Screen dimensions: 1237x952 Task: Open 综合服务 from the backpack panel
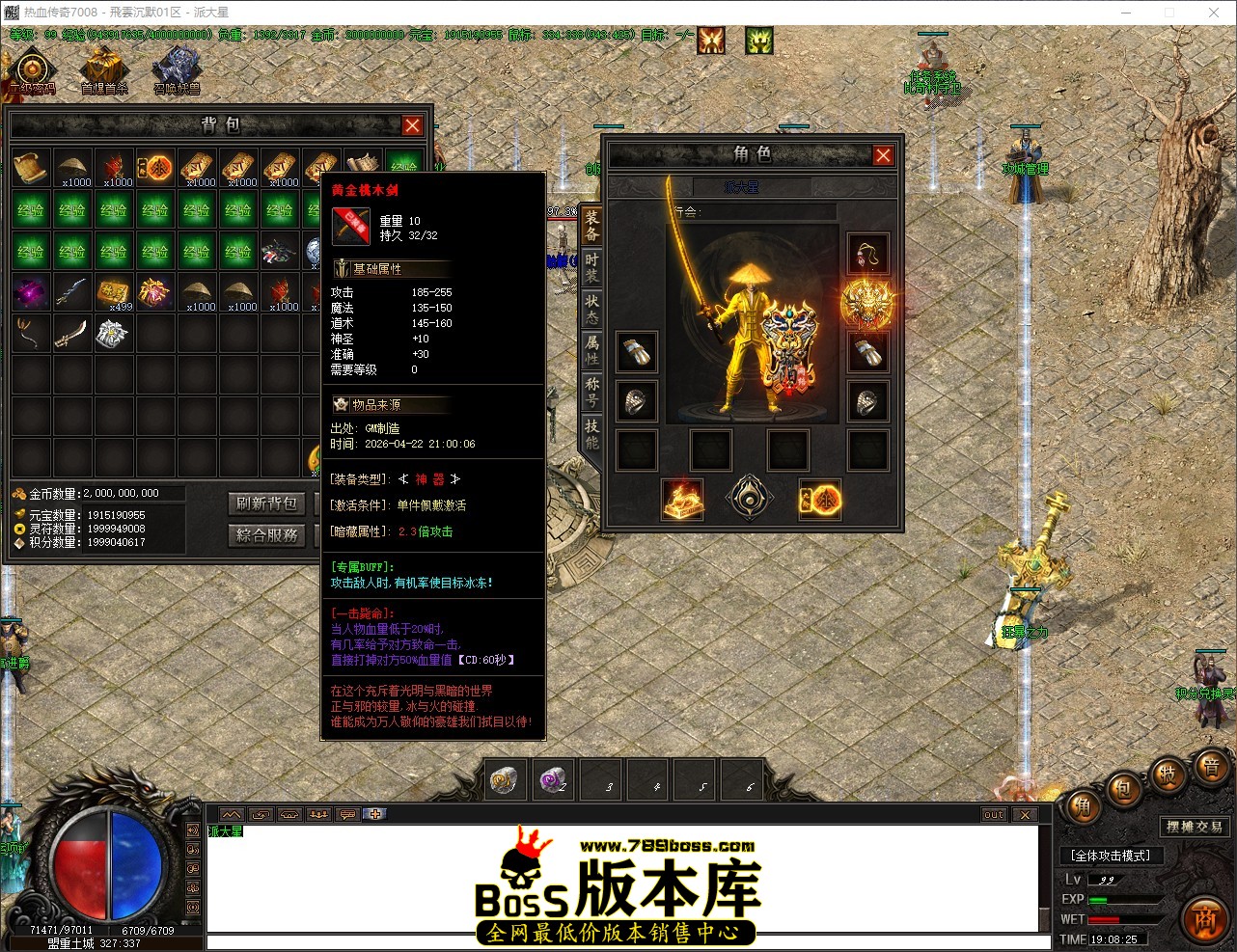coord(266,535)
